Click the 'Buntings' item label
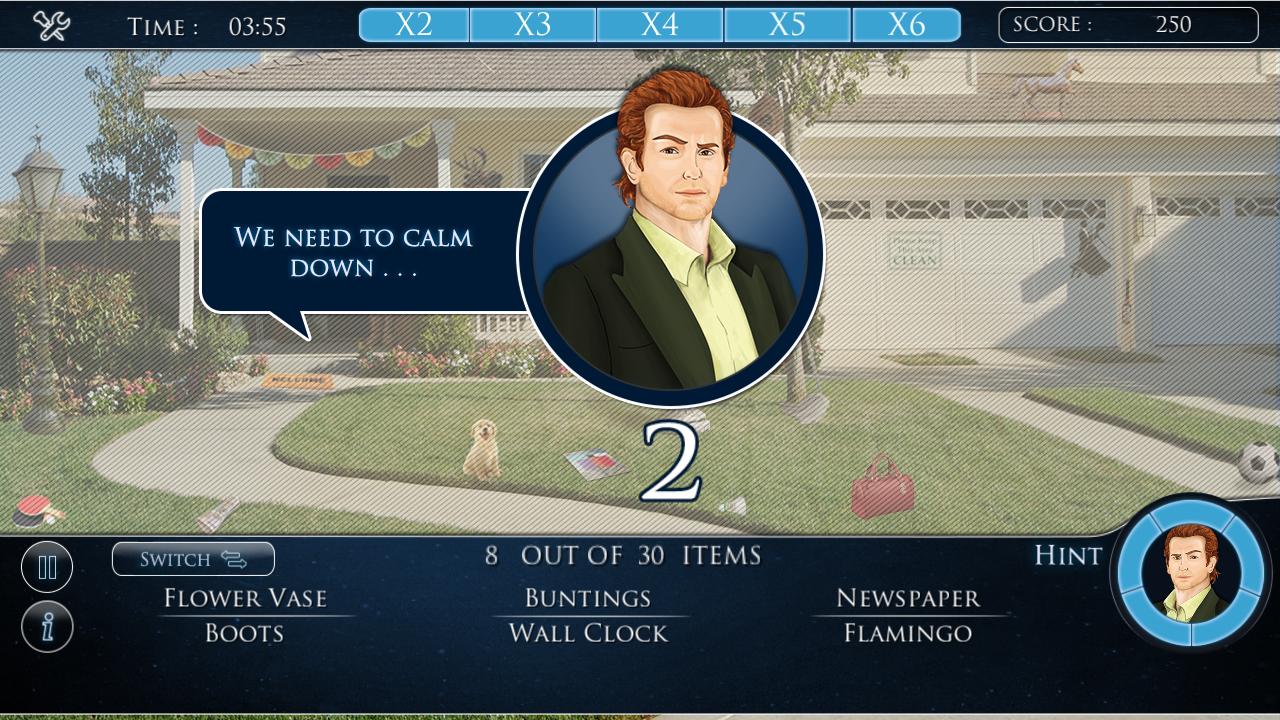 click(584, 598)
